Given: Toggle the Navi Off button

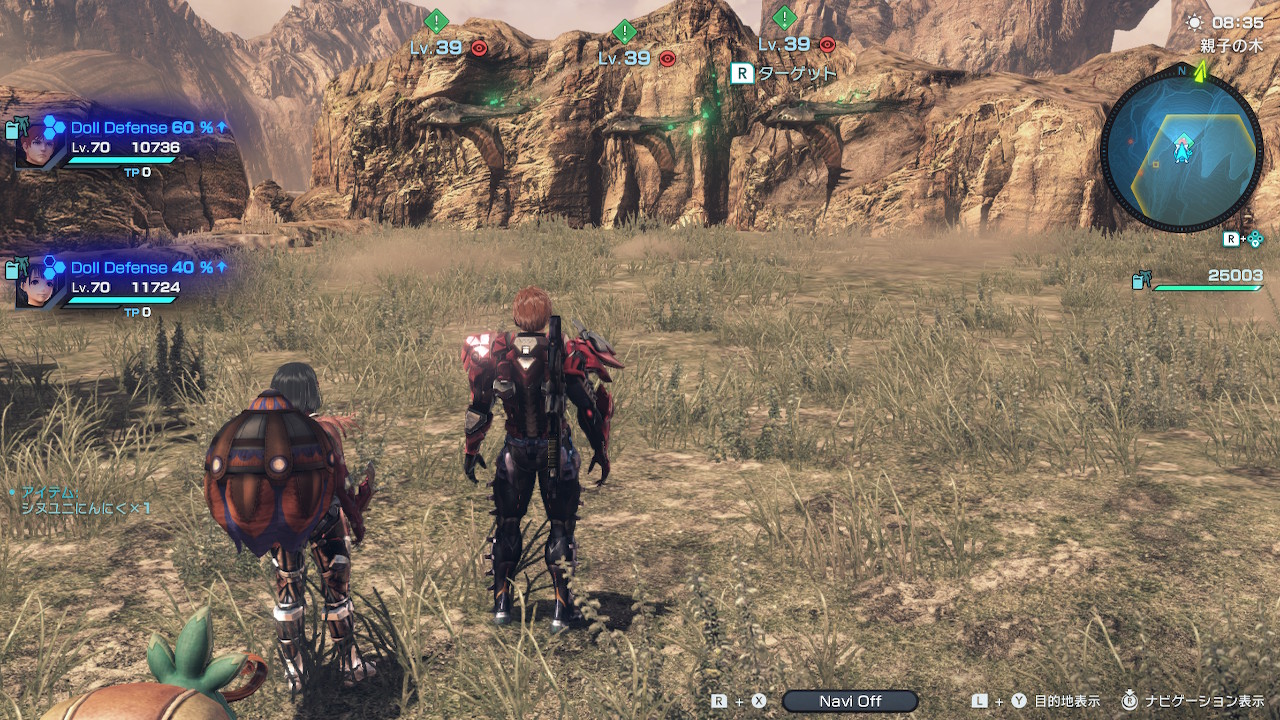Looking at the screenshot, I should click(x=850, y=701).
